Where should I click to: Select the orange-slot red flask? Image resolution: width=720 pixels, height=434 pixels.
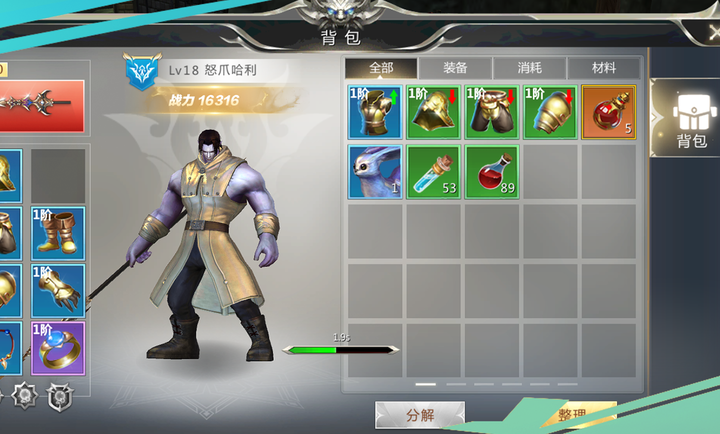click(608, 112)
